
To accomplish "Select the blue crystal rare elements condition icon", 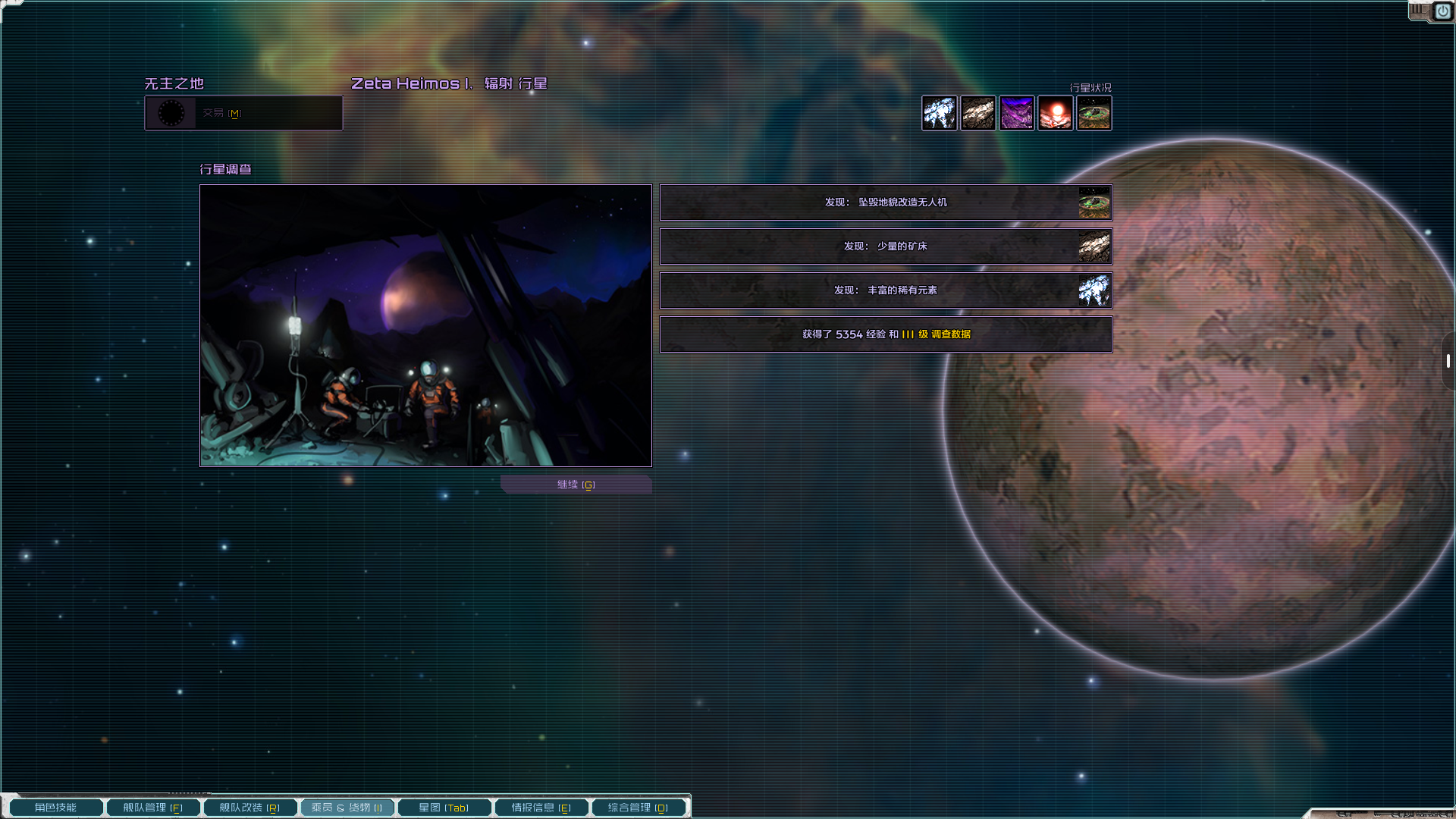I will point(940,113).
